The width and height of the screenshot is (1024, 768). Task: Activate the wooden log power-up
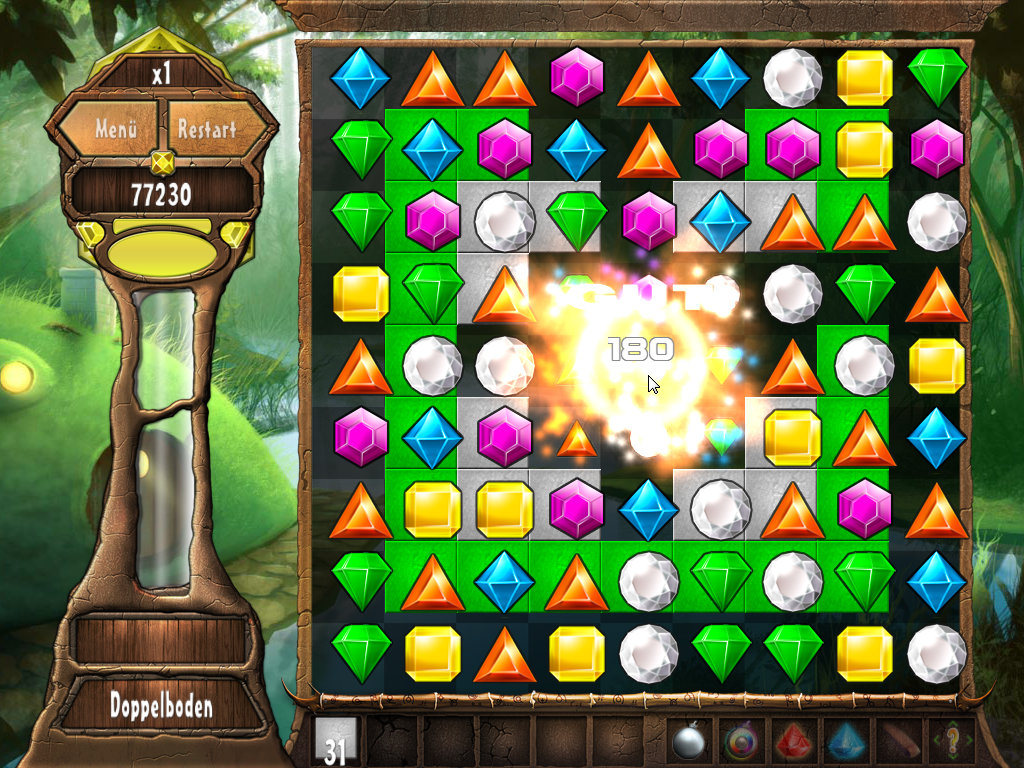(x=897, y=742)
